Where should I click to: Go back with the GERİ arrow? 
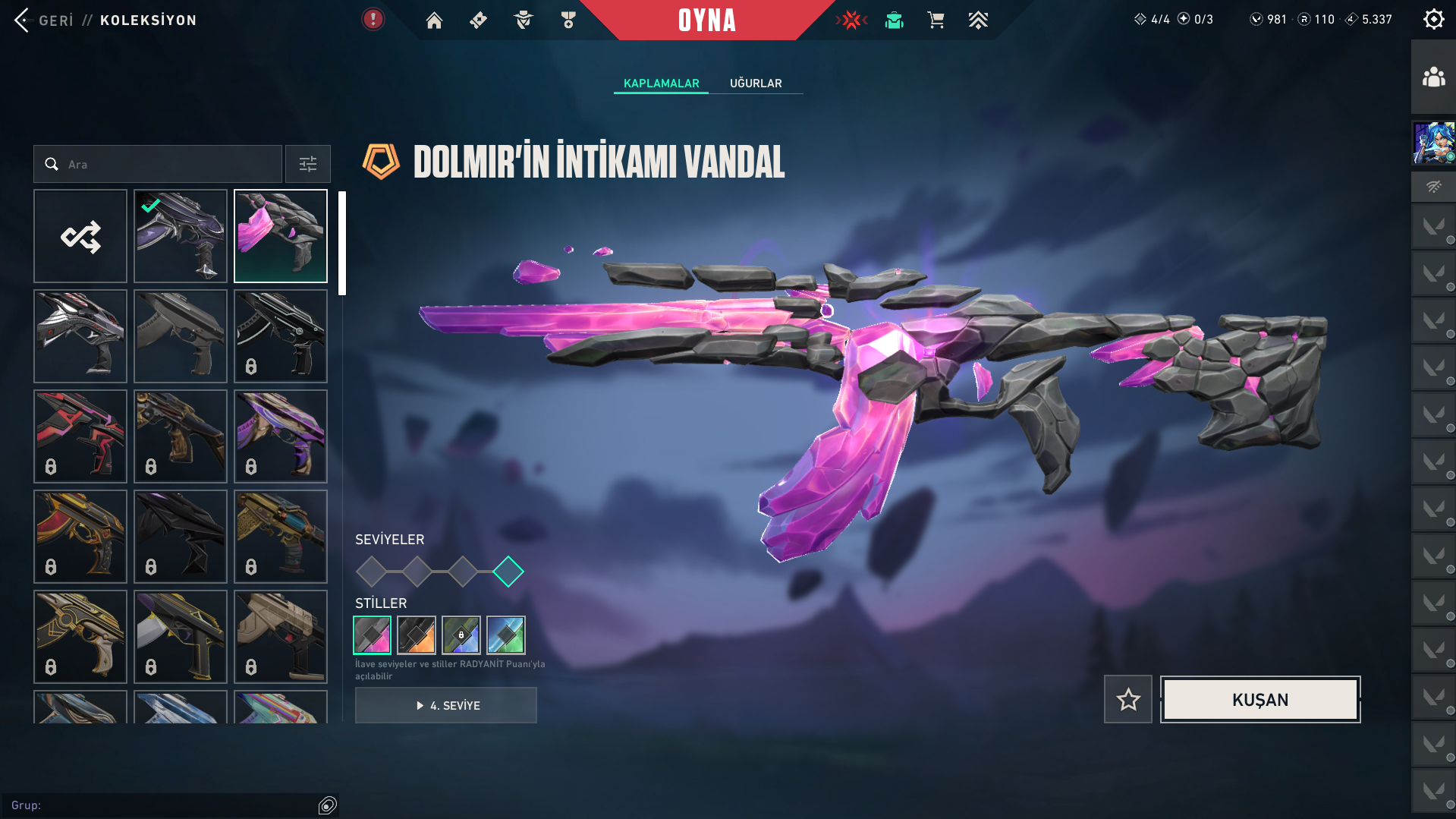(x=23, y=20)
